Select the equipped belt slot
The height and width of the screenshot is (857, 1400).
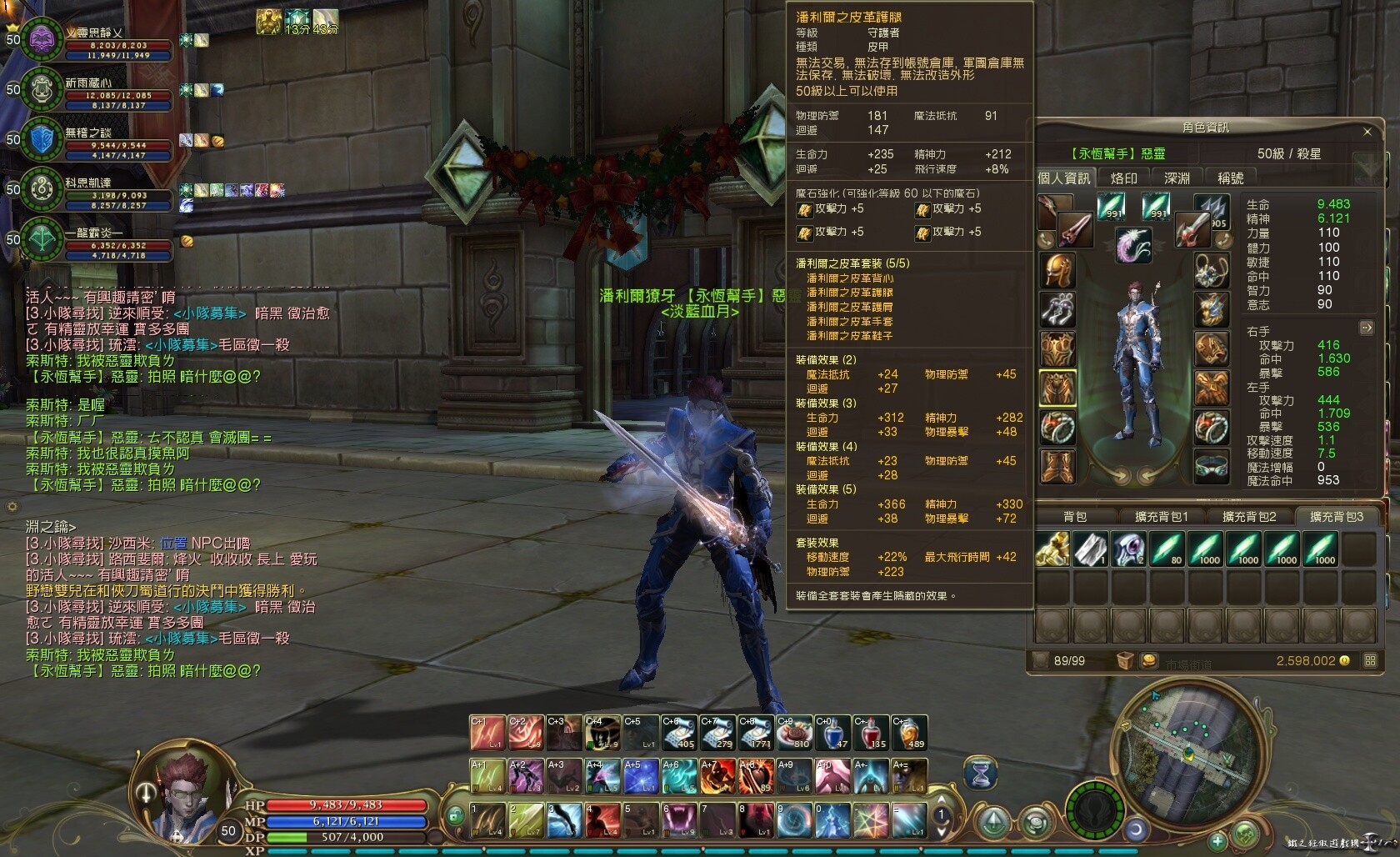point(1212,466)
